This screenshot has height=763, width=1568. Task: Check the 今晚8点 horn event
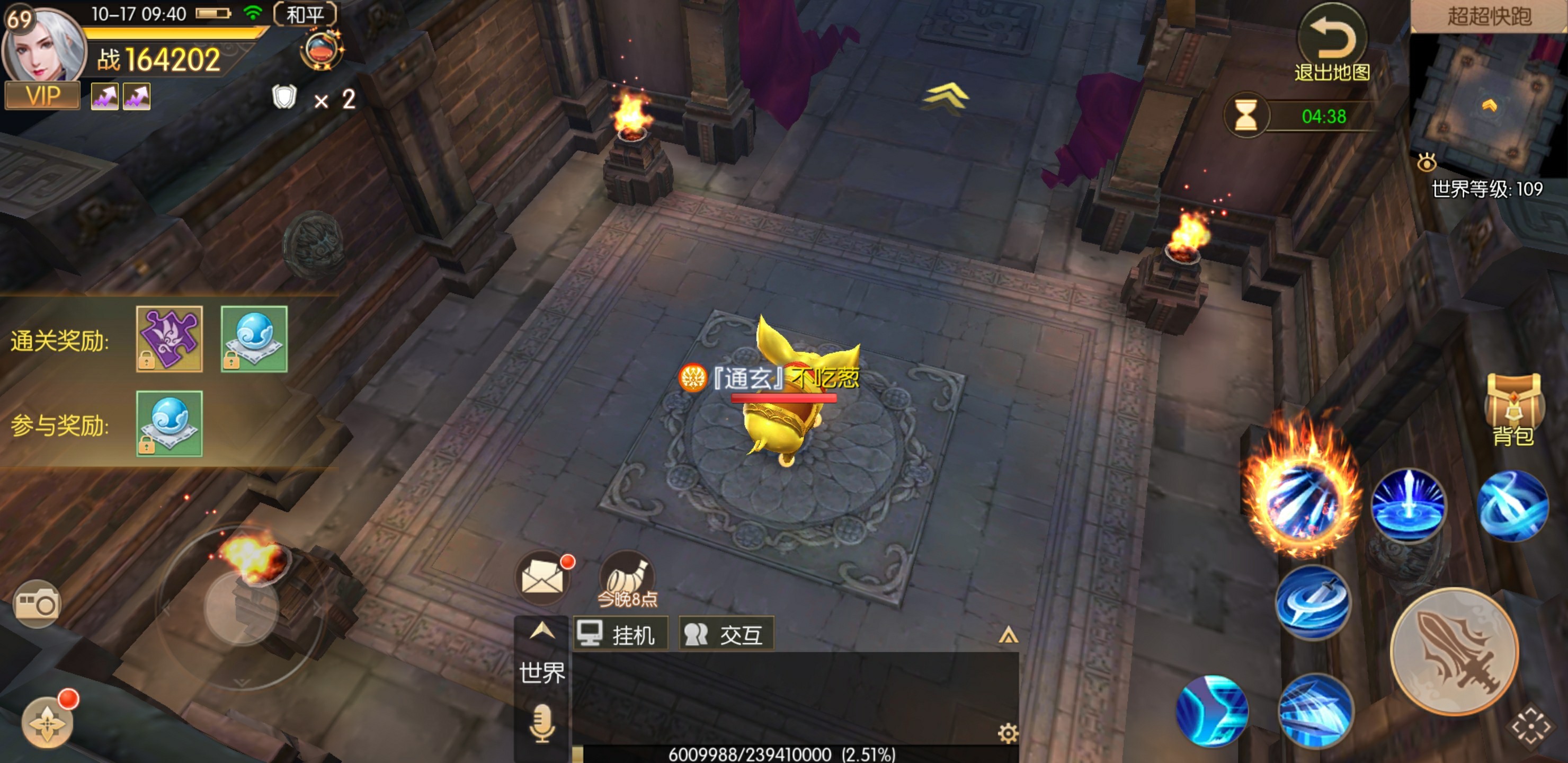tap(628, 579)
